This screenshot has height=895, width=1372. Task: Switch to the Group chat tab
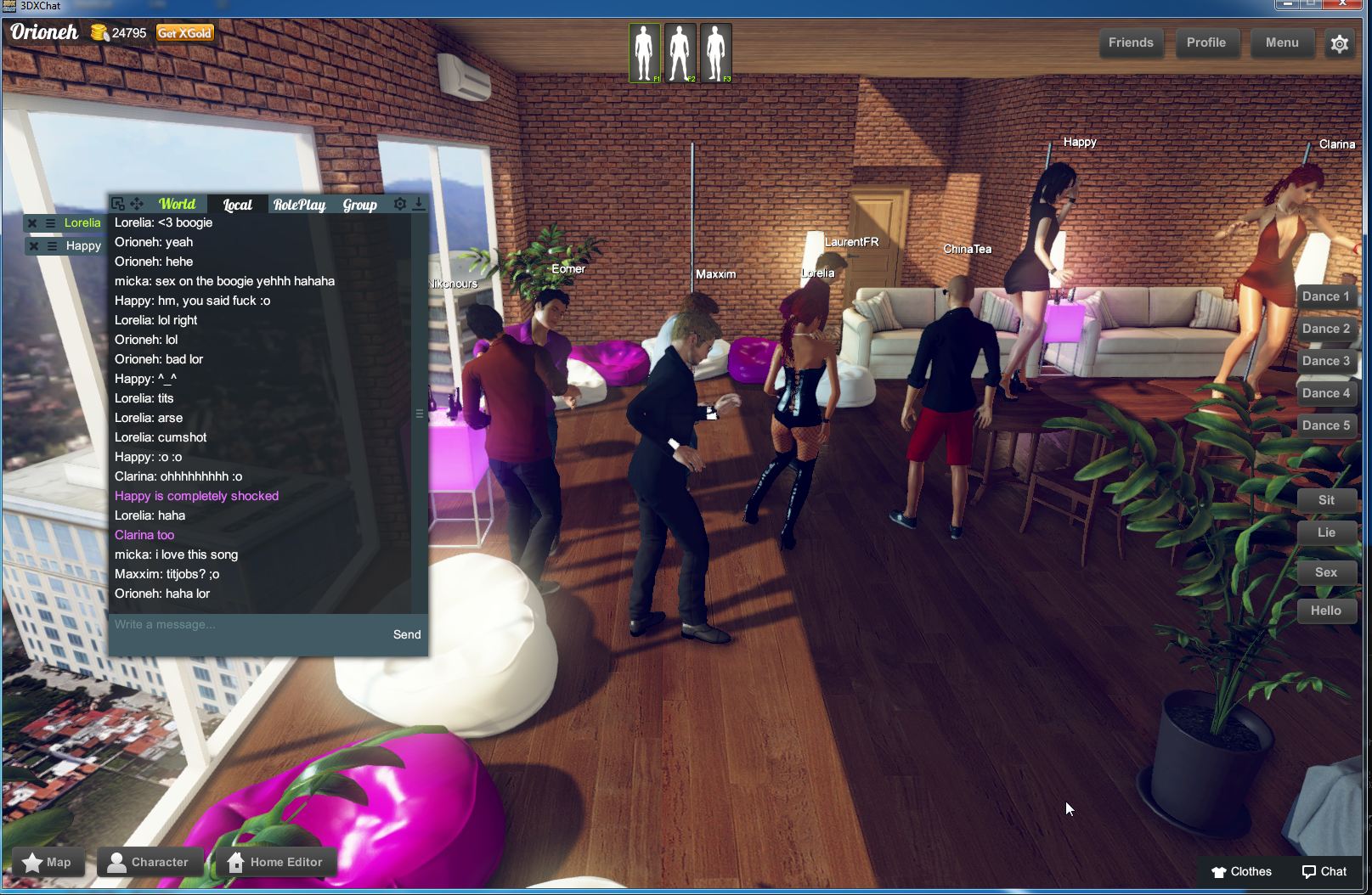359,205
